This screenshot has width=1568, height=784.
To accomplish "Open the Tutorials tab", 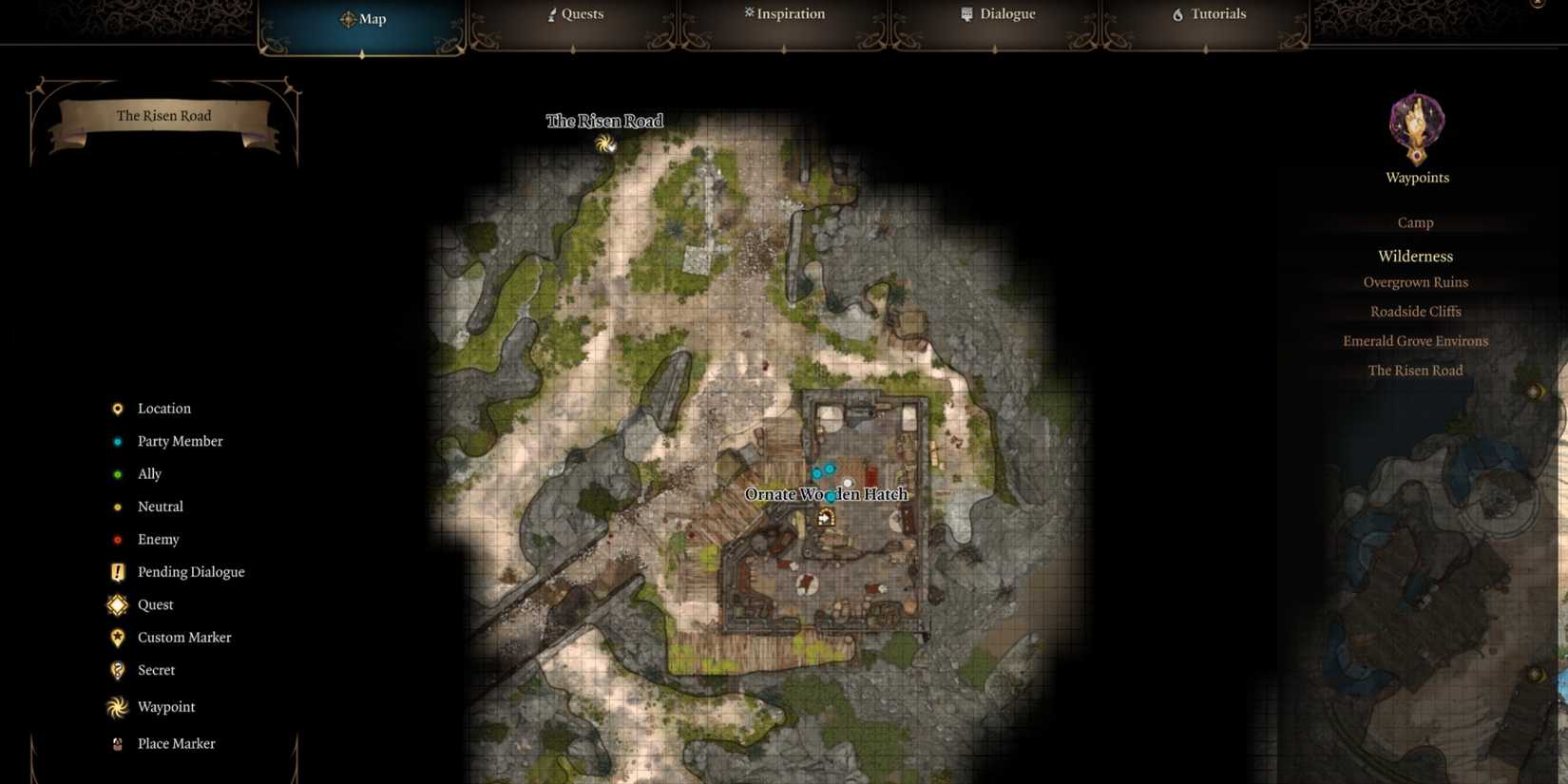I will pyautogui.click(x=1207, y=14).
